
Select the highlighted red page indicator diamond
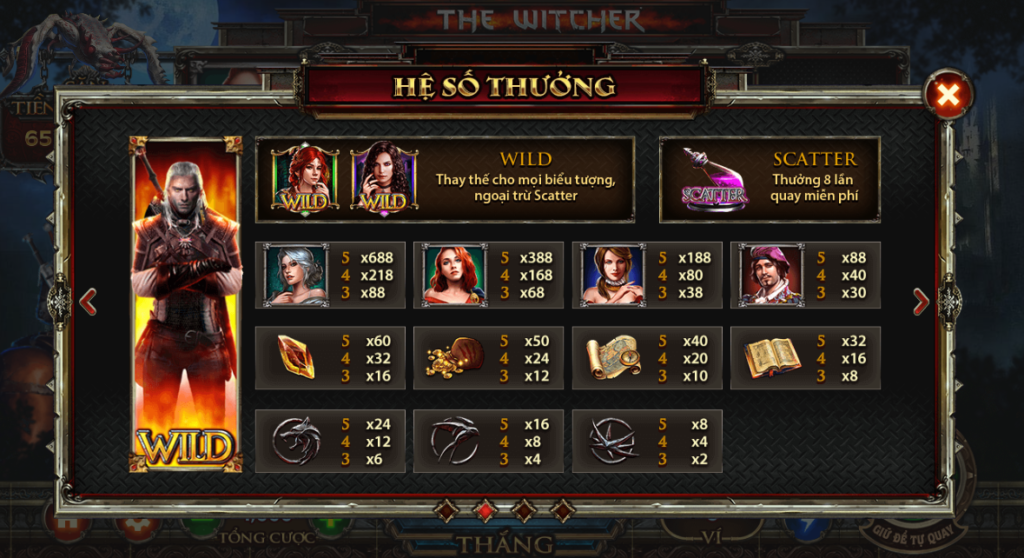pyautogui.click(x=485, y=510)
